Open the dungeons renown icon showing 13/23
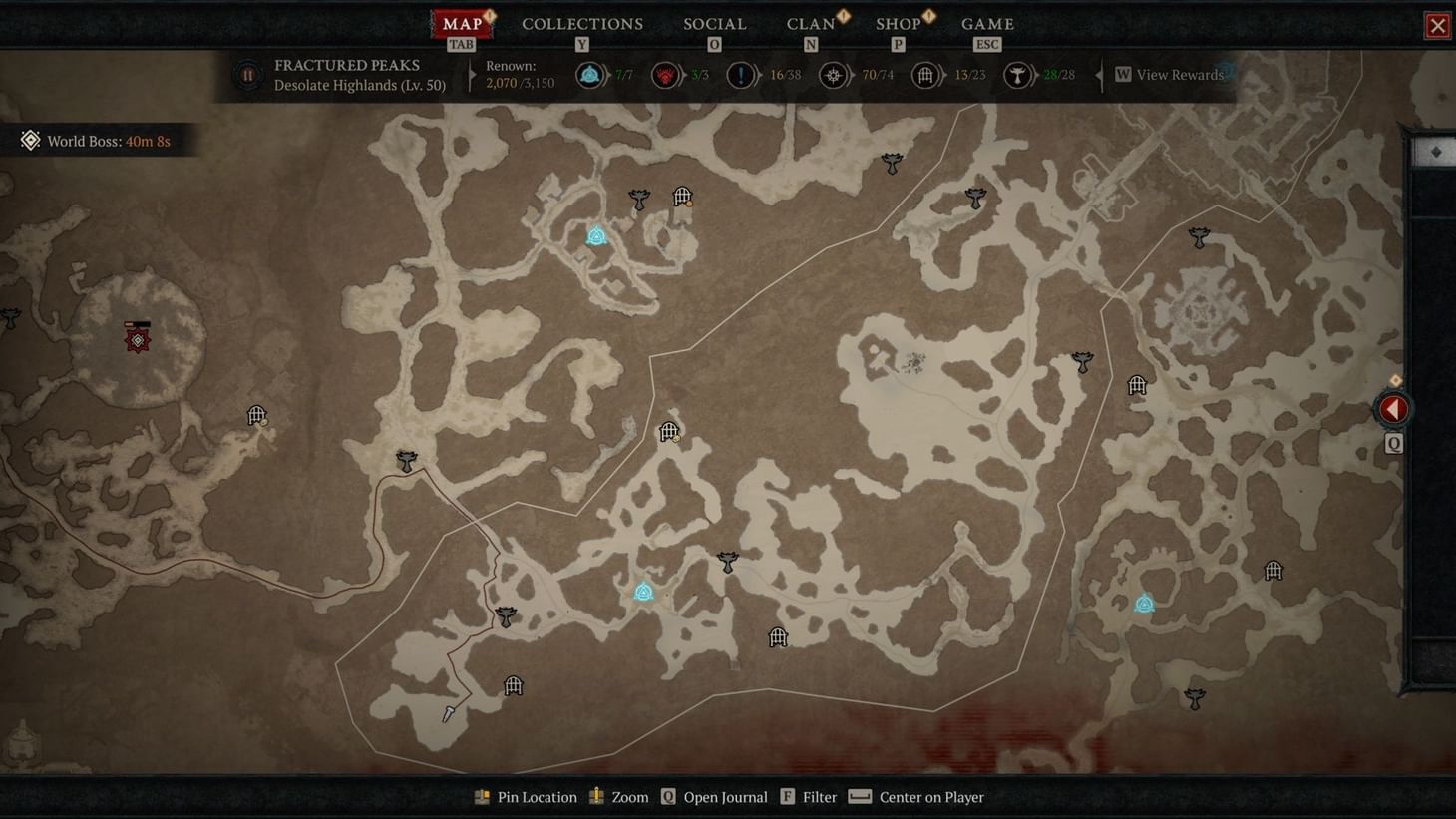Image resolution: width=1456 pixels, height=819 pixels. [925, 74]
